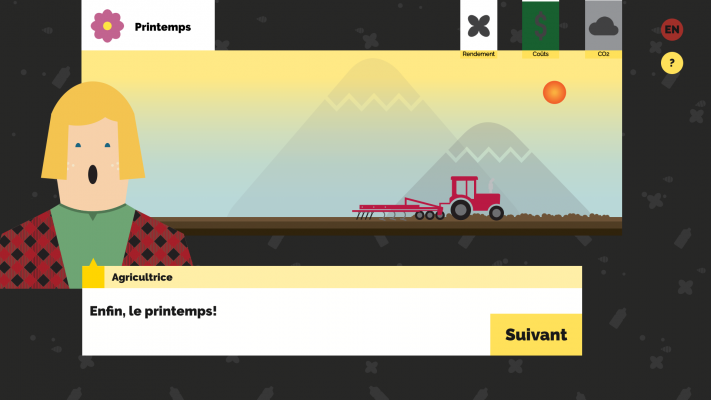Image resolution: width=712 pixels, height=400 pixels.
Task: Show the CO2 cloud indicator
Action: click(603, 28)
